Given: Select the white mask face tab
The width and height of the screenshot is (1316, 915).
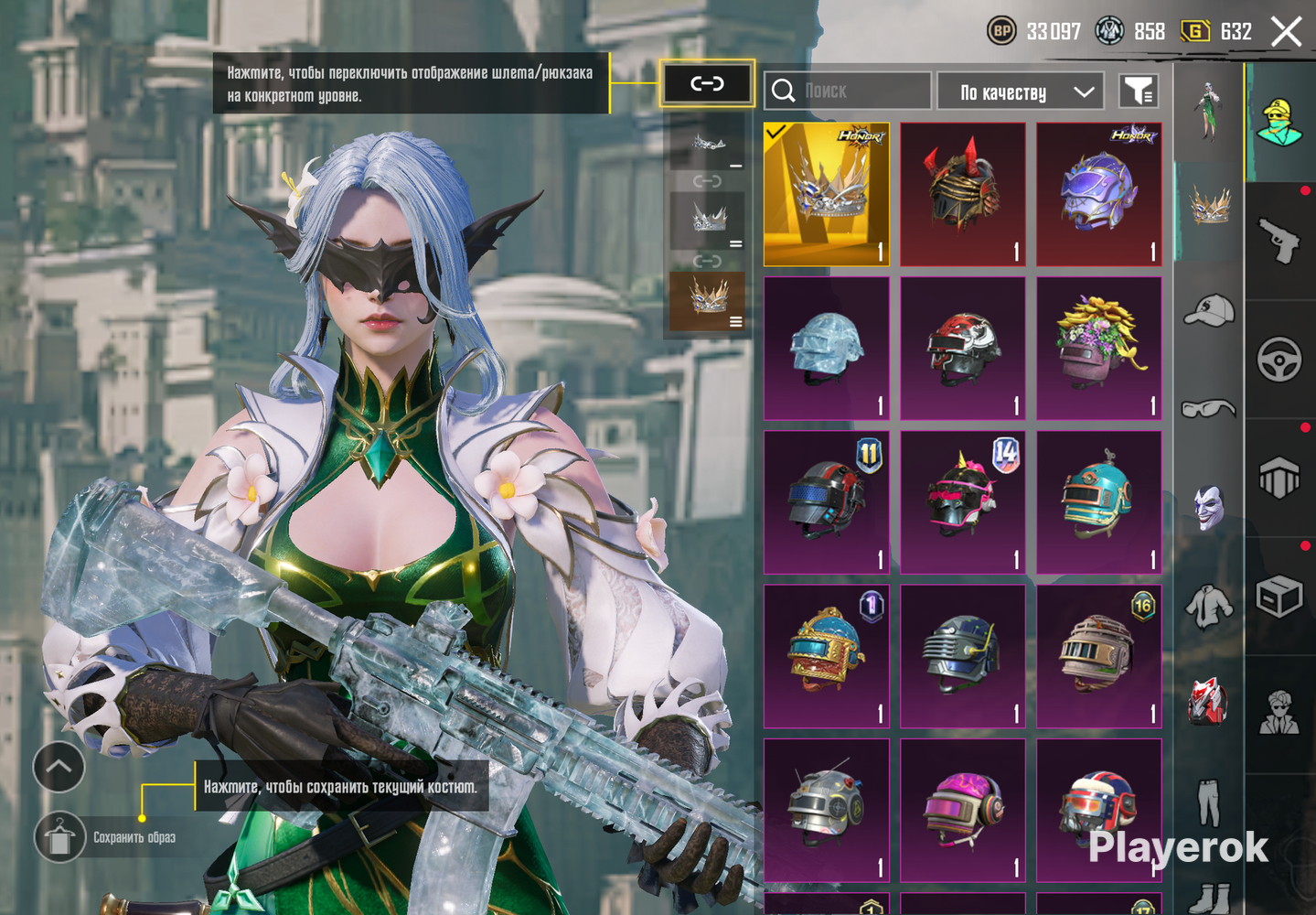Looking at the screenshot, I should pyautogui.click(x=1209, y=507).
